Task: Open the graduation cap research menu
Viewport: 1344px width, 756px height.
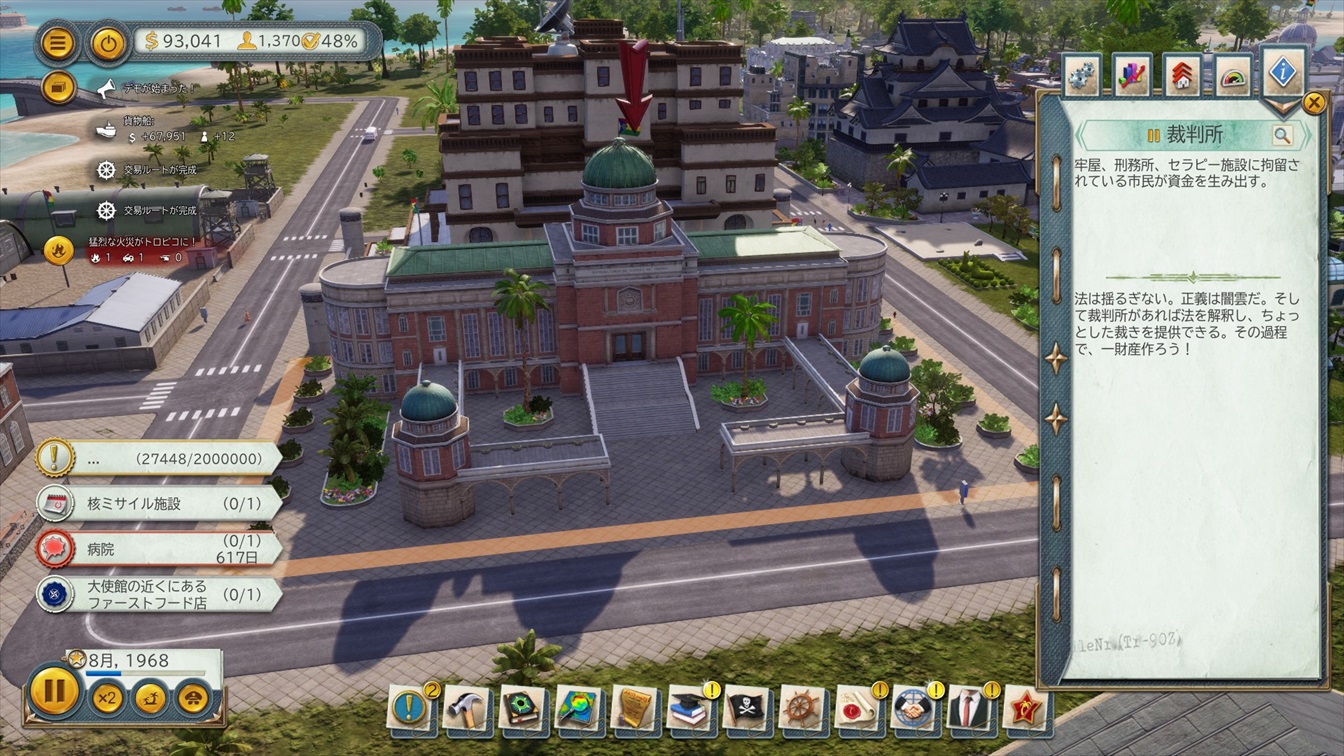Action: point(690,708)
